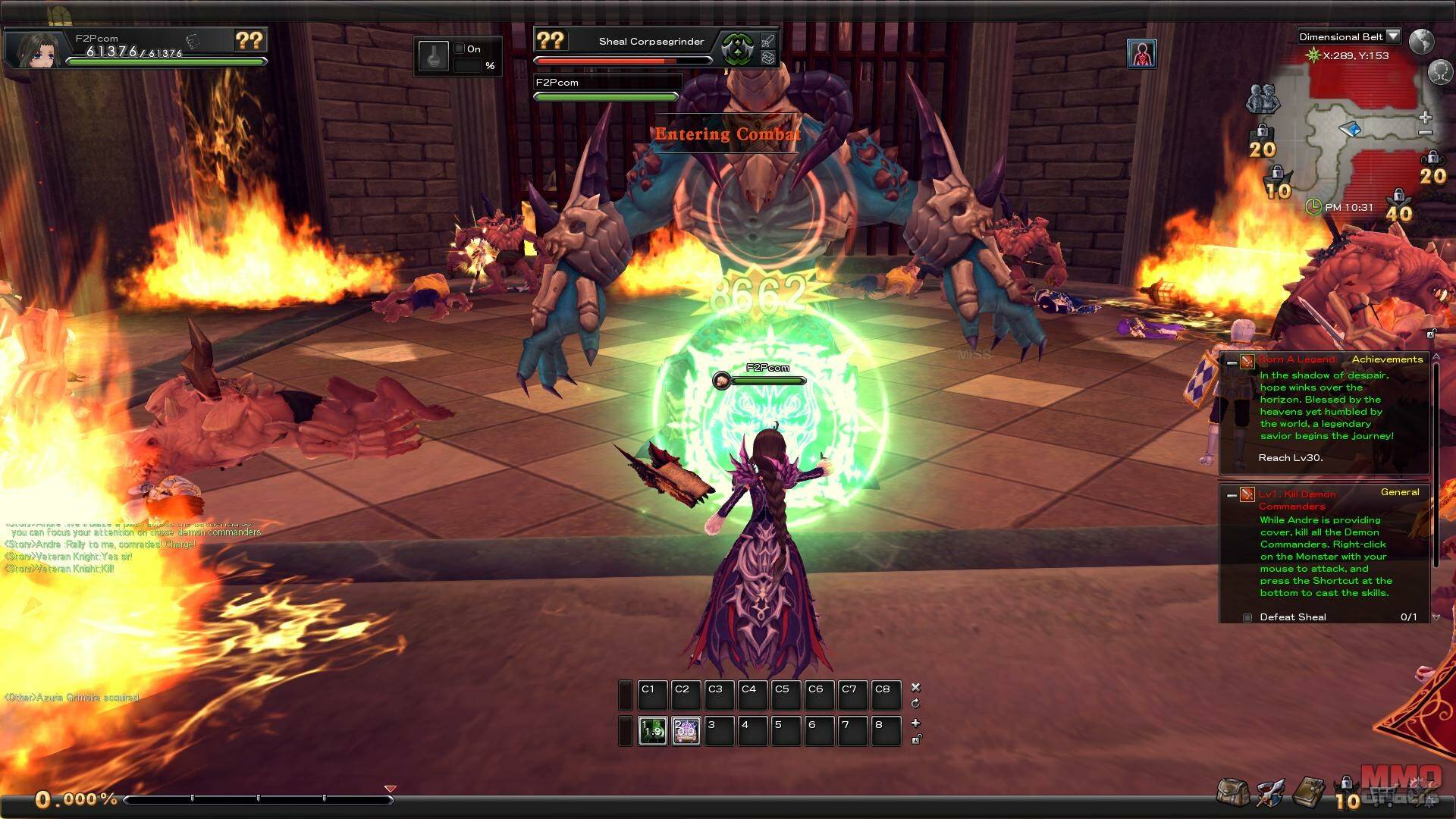Image resolution: width=1456 pixels, height=819 pixels.
Task: Open the backpack inventory
Action: 1233,792
